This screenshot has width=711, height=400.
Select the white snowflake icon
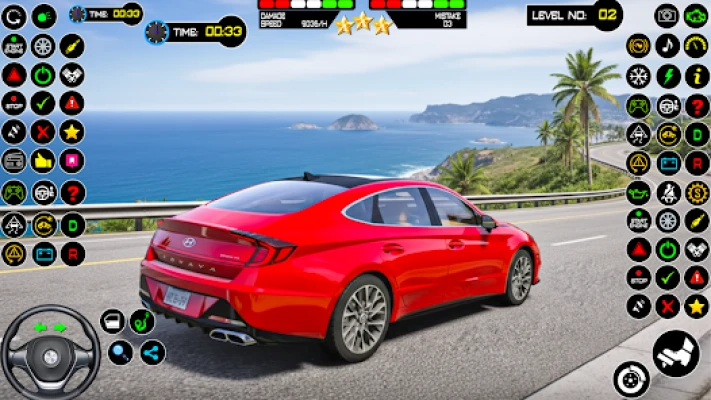(638, 75)
